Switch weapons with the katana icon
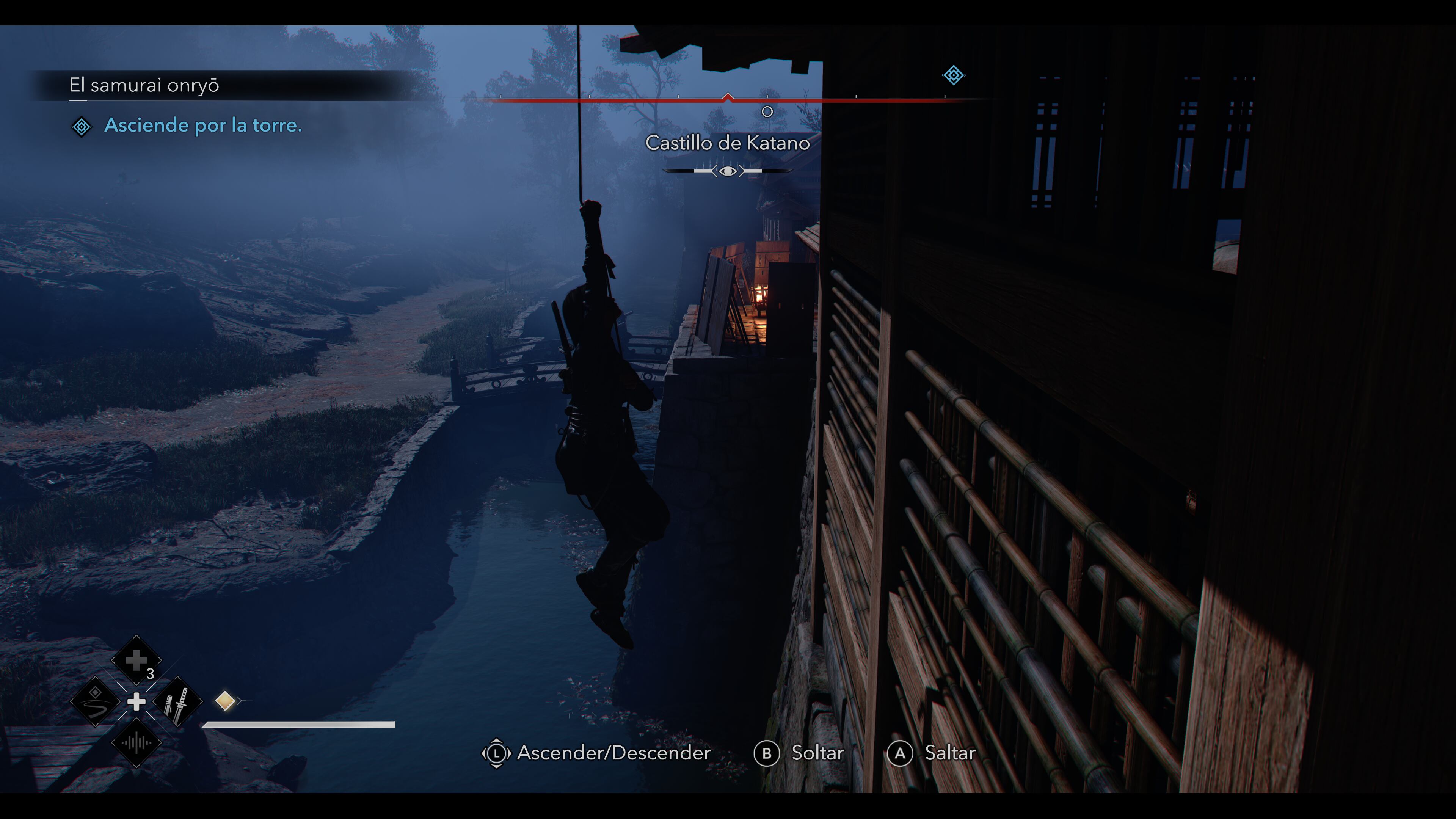 point(177,701)
